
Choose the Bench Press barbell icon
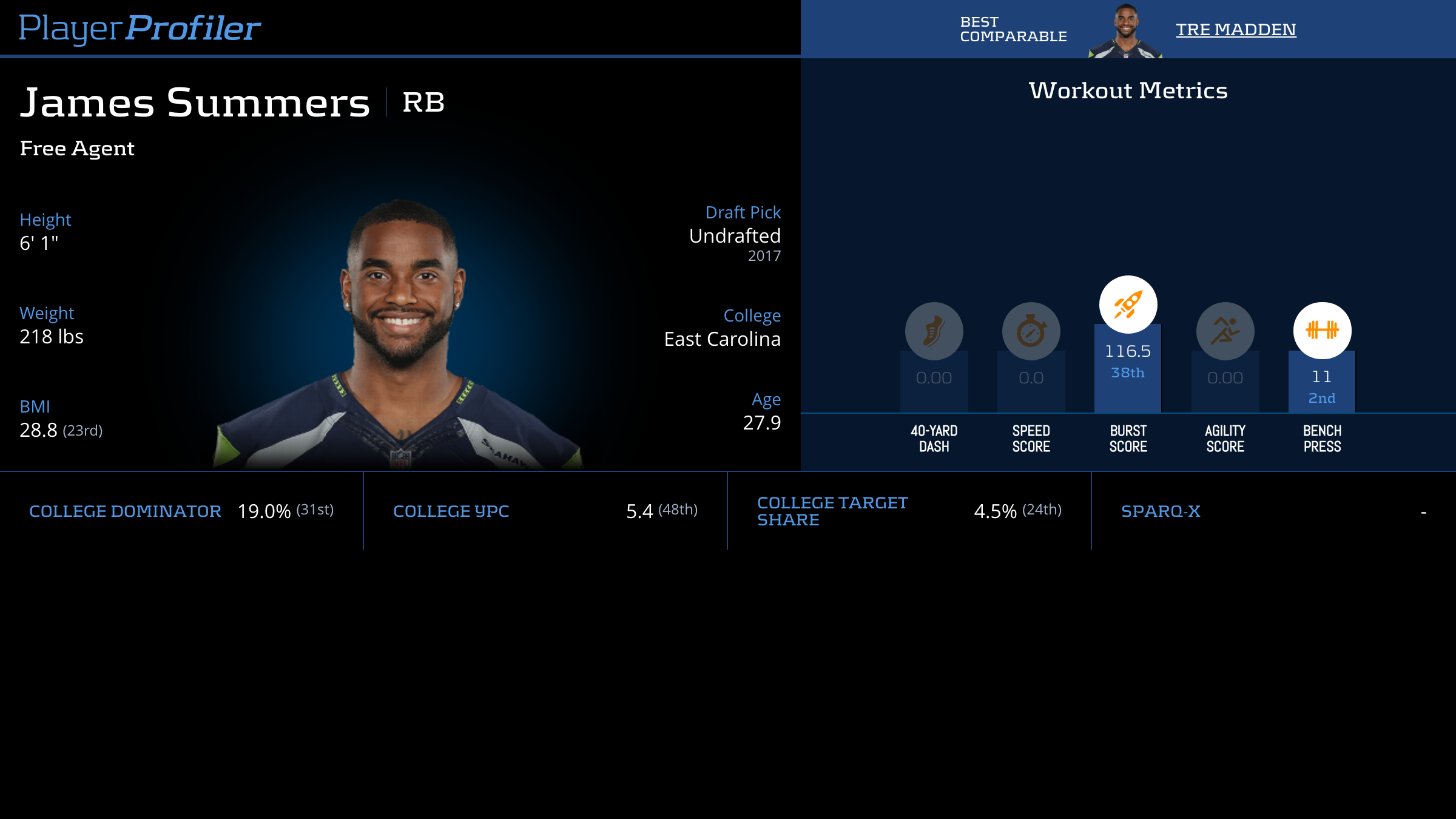tap(1322, 330)
